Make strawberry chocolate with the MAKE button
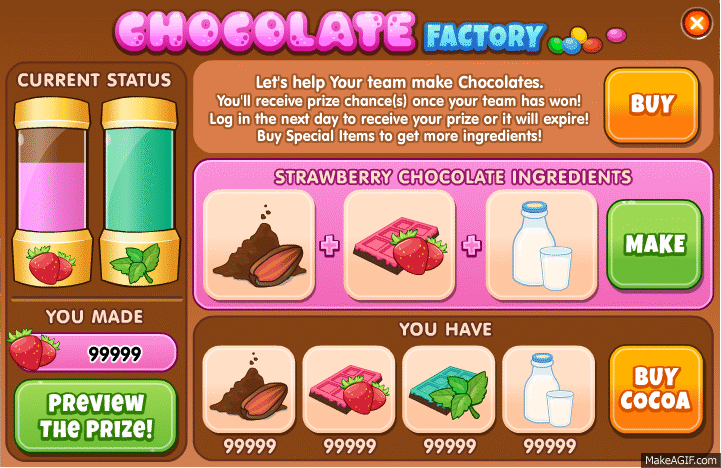Viewport: 721px width, 468px height. coord(654,244)
